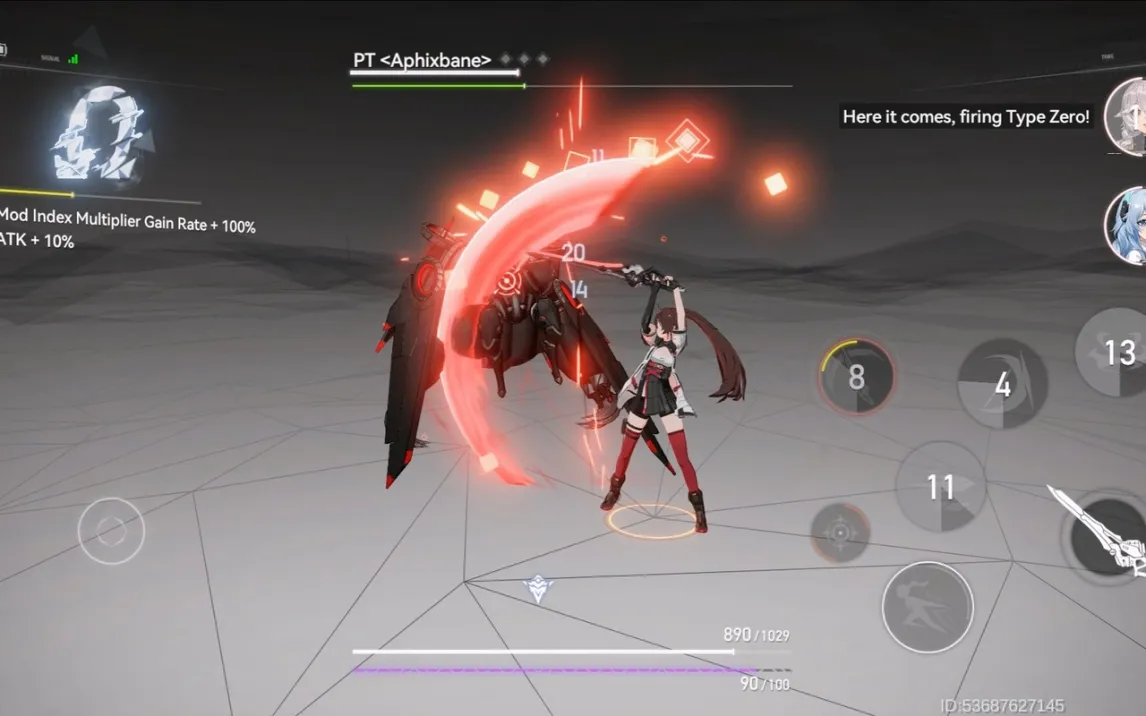
Task: Tap the virtual movement joystick
Action: pyautogui.click(x=111, y=530)
